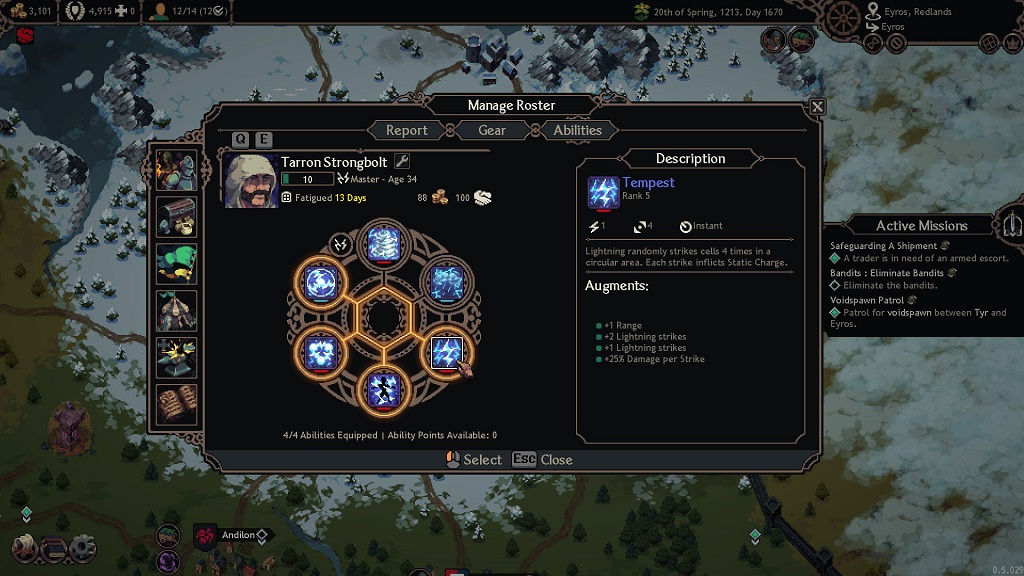1024x576 pixels.
Task: Select the Bandits: Eliminate Bandits mission
Action: pos(887,273)
